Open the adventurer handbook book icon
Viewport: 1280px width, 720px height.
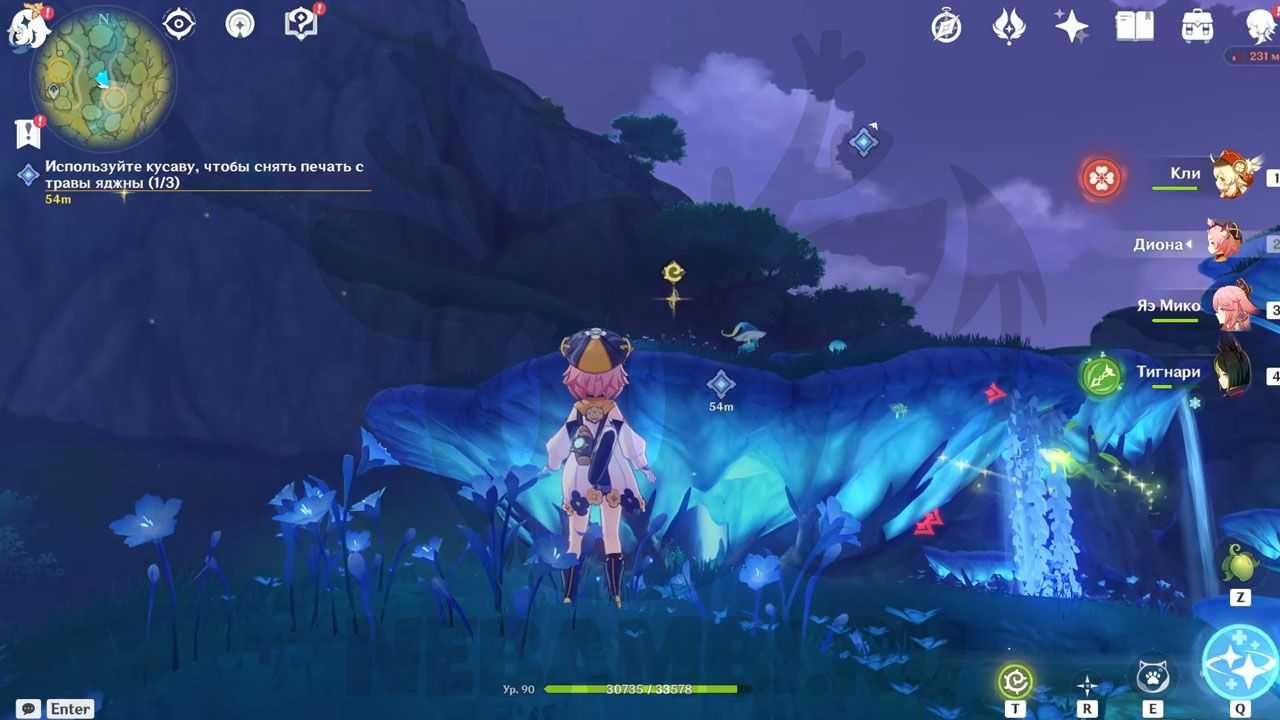click(x=1134, y=26)
